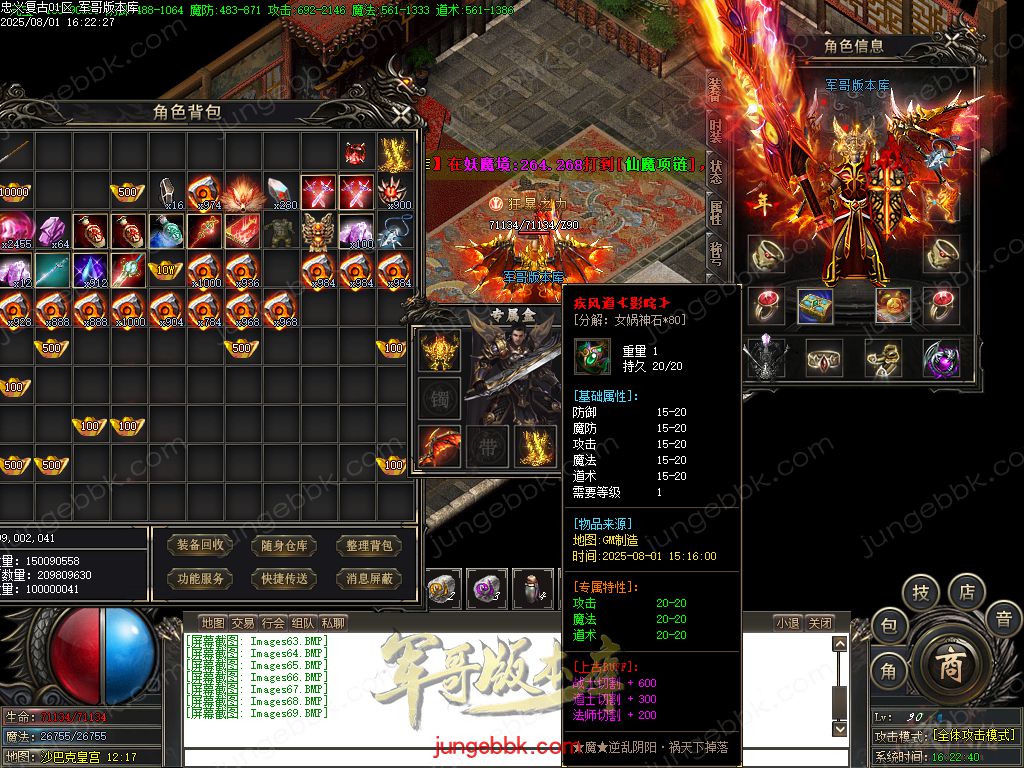
Task: Open the 随身仓库 portable warehouse
Action: tap(284, 546)
